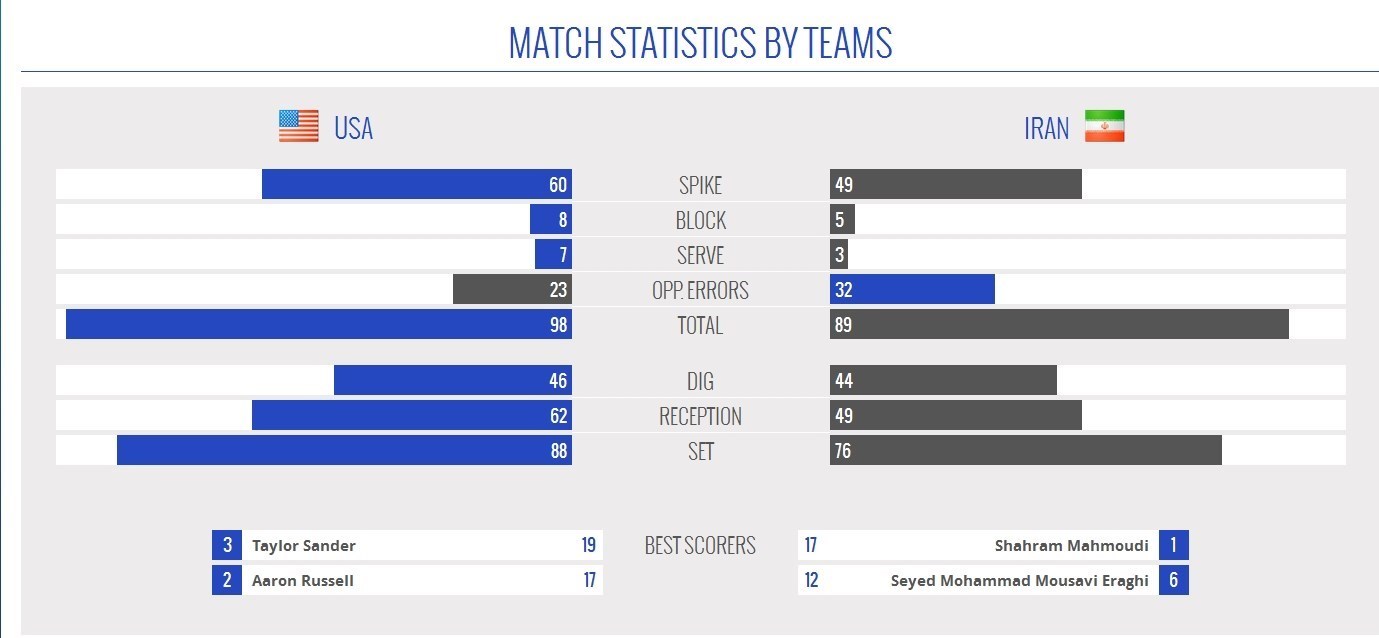The width and height of the screenshot is (1379, 638).
Task: Click the Iran team name
Action: [x=1046, y=128]
